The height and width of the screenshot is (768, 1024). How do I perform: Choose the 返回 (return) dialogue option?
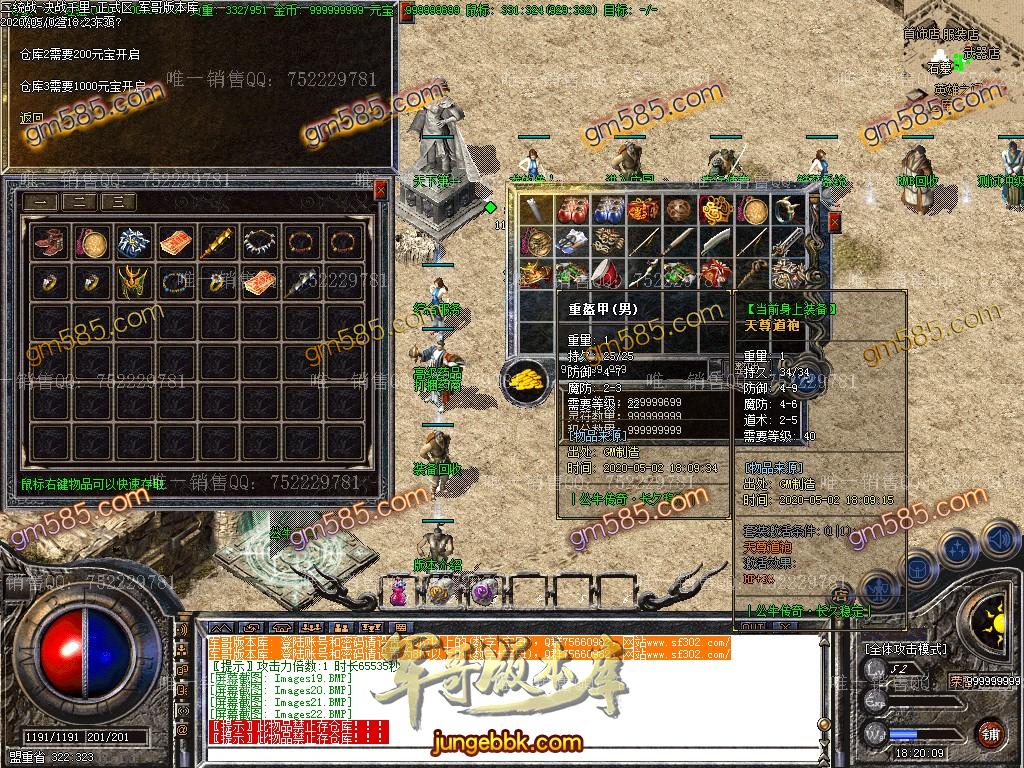(31, 118)
